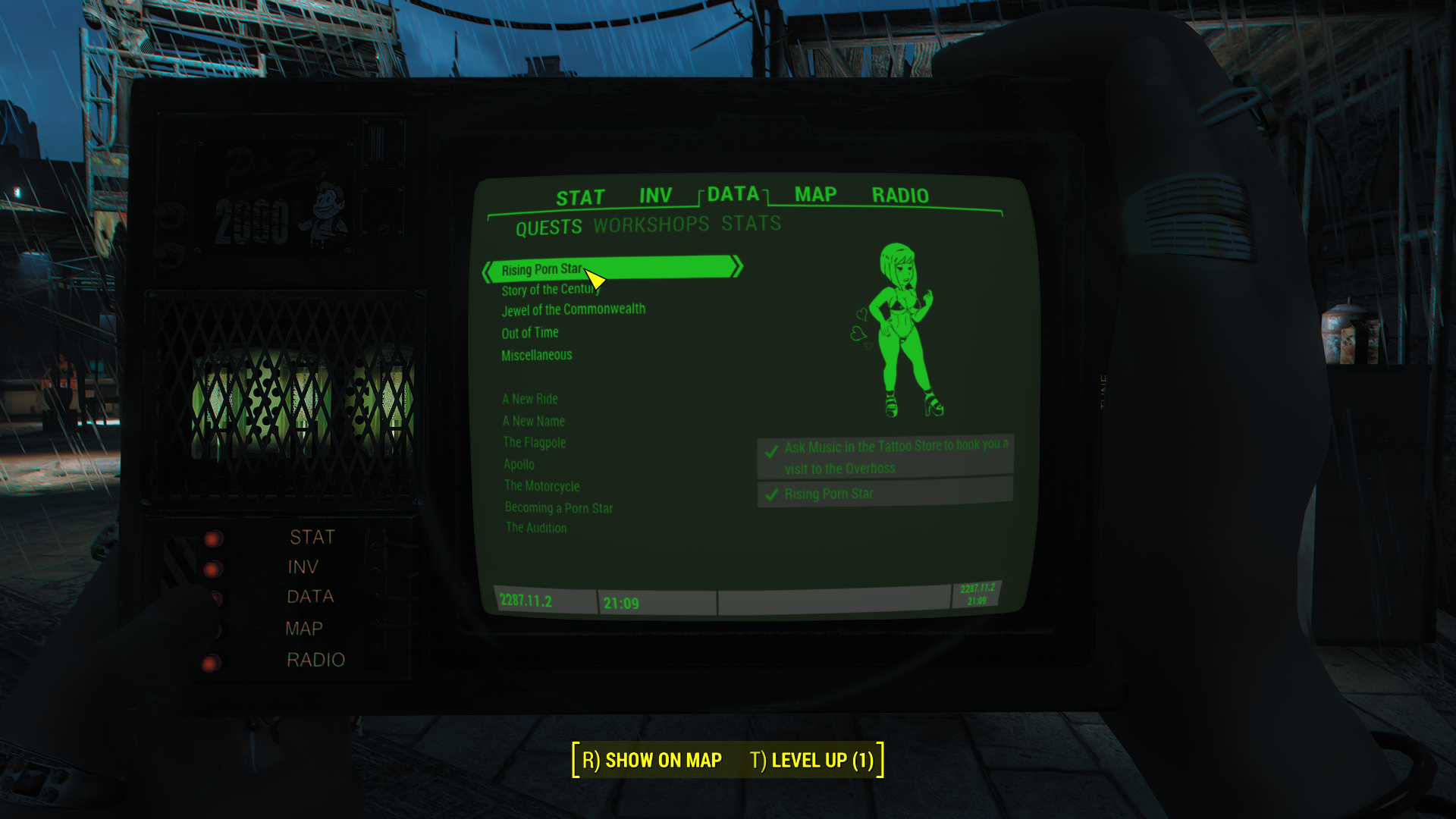
Task: Switch to the STAT tab
Action: point(580,198)
